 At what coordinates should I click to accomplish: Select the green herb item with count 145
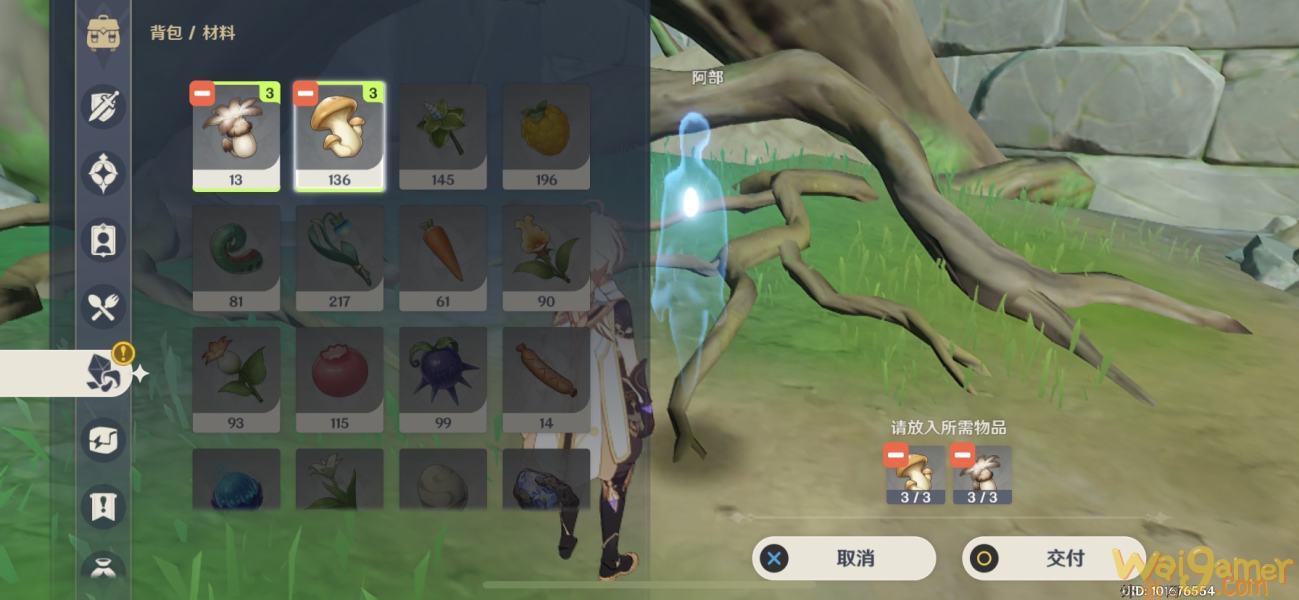pos(443,136)
